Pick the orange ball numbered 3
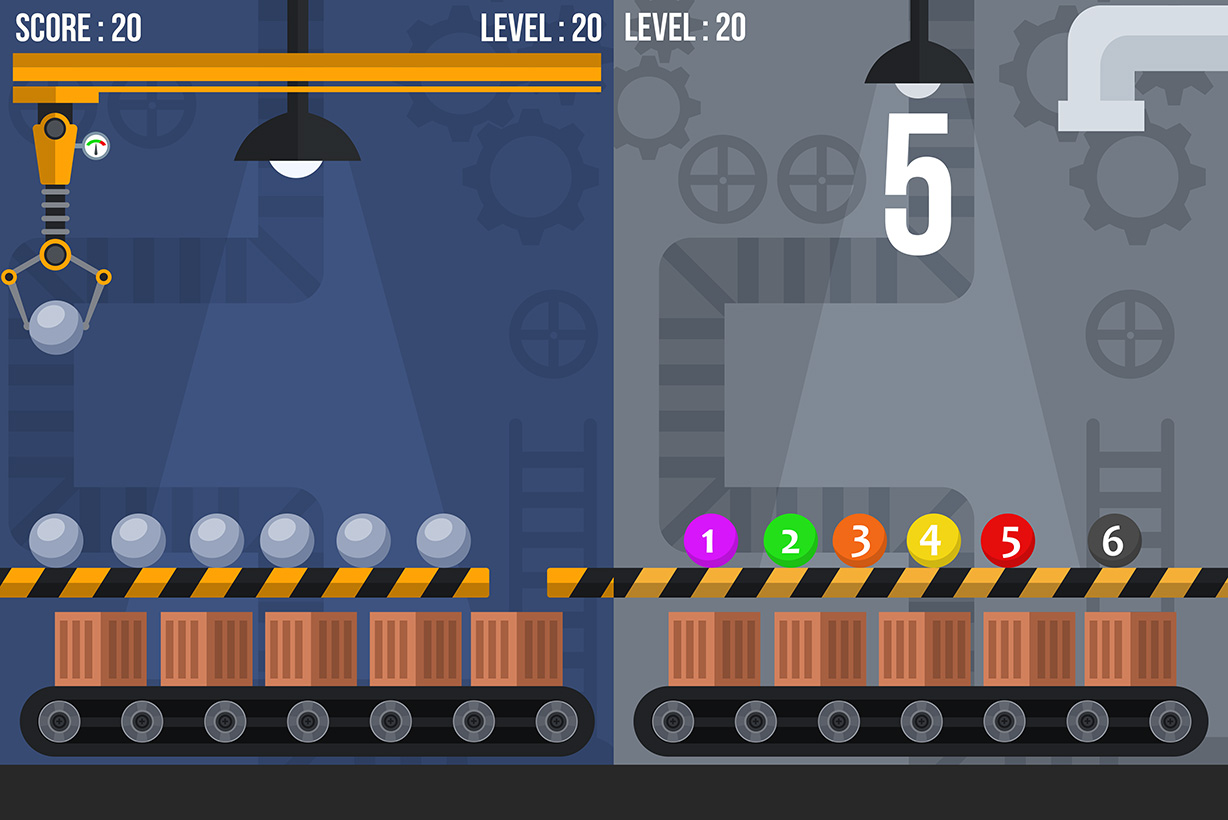 pyautogui.click(x=859, y=541)
